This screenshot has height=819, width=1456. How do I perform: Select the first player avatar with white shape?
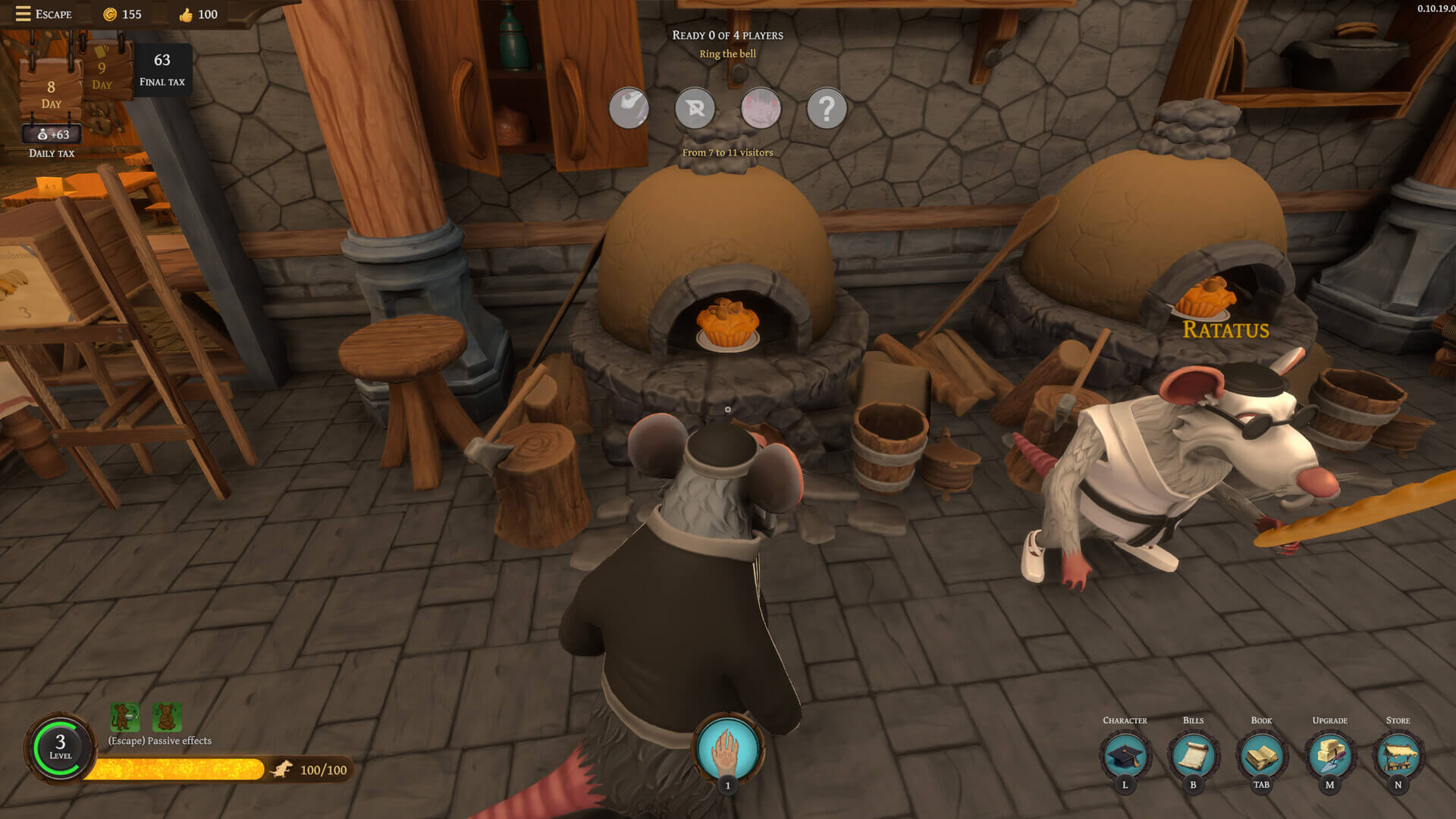(x=629, y=109)
